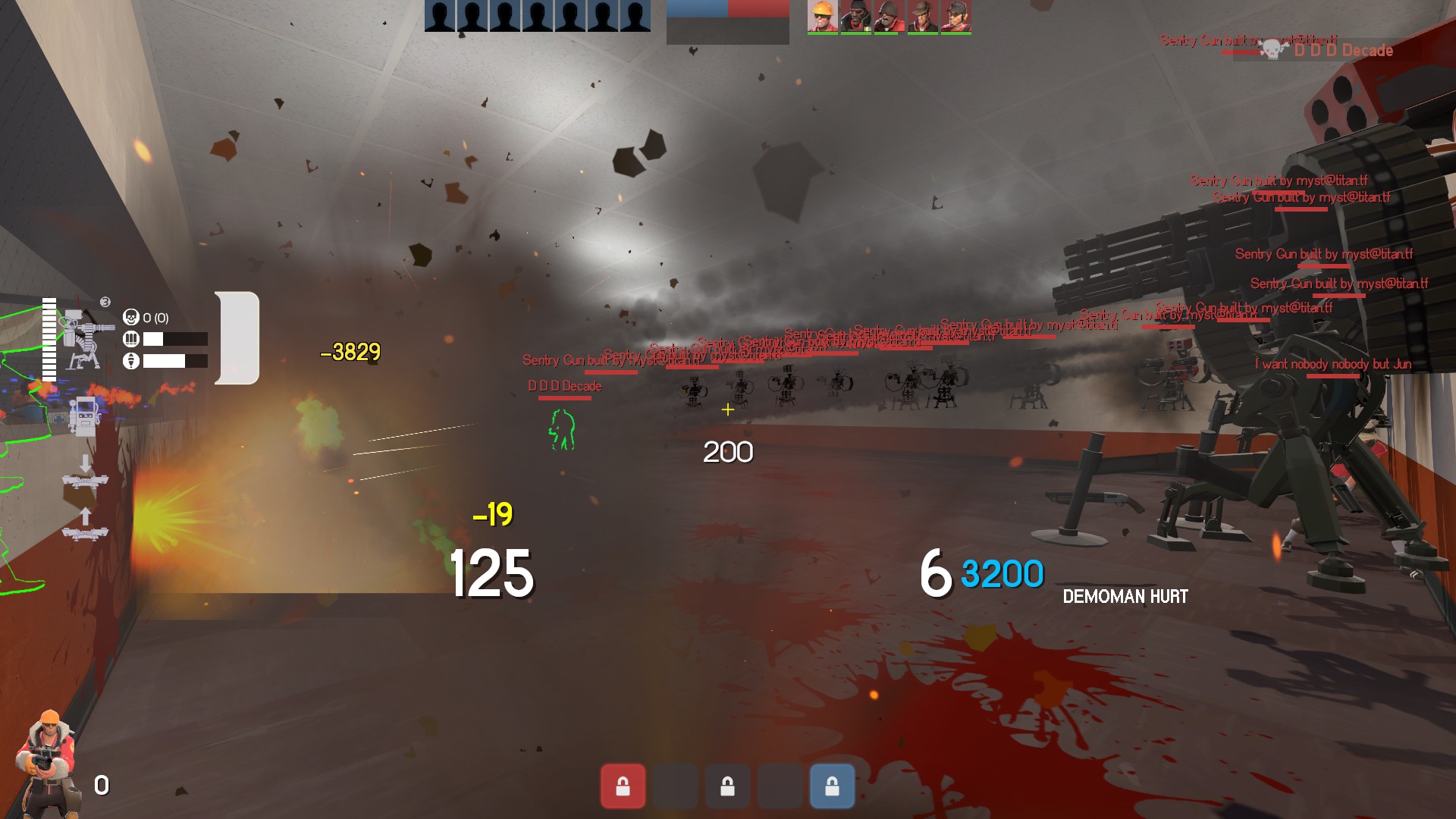Screen dimensions: 1456x819
Task: Click the Scout portrait in the team bar
Action: click(955, 17)
